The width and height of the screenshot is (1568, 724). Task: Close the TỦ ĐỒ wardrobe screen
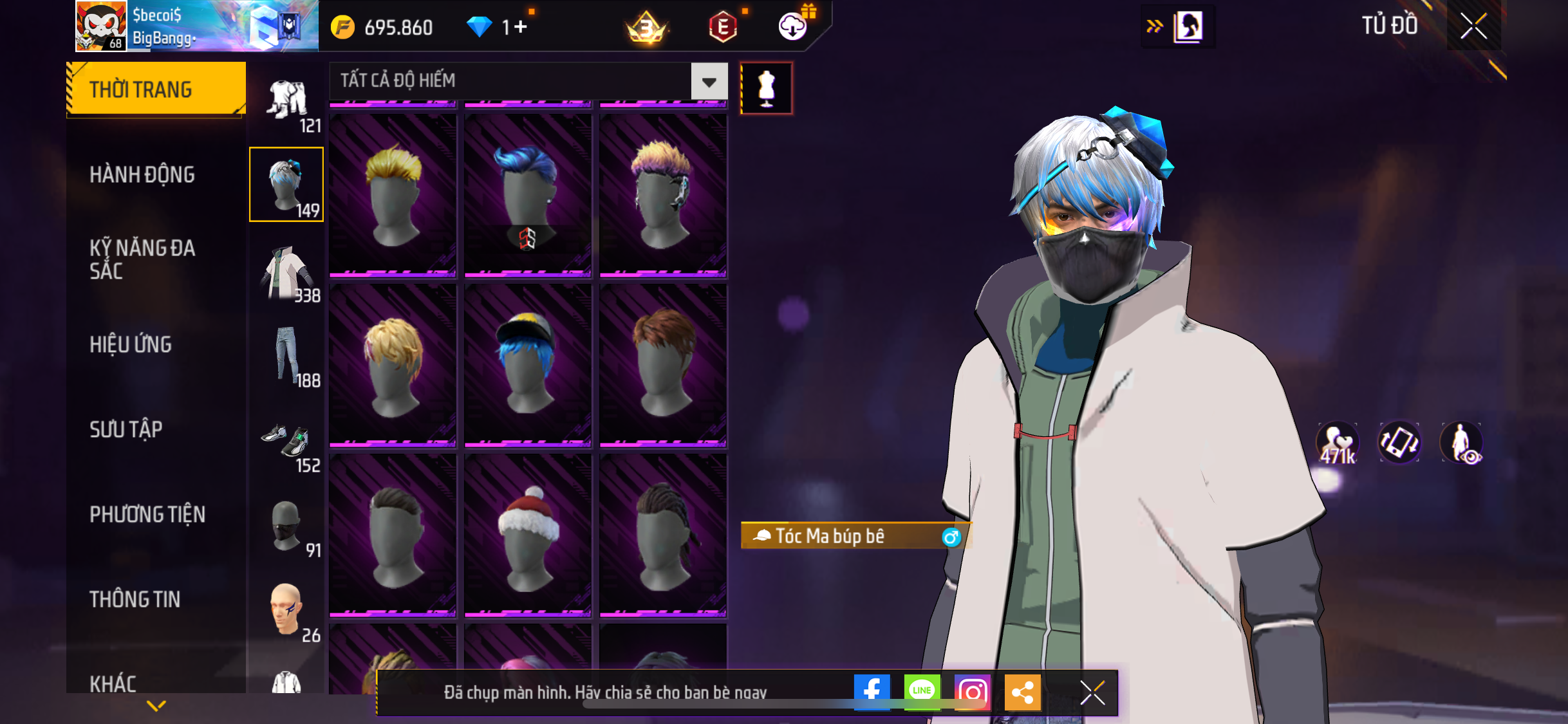(1473, 26)
